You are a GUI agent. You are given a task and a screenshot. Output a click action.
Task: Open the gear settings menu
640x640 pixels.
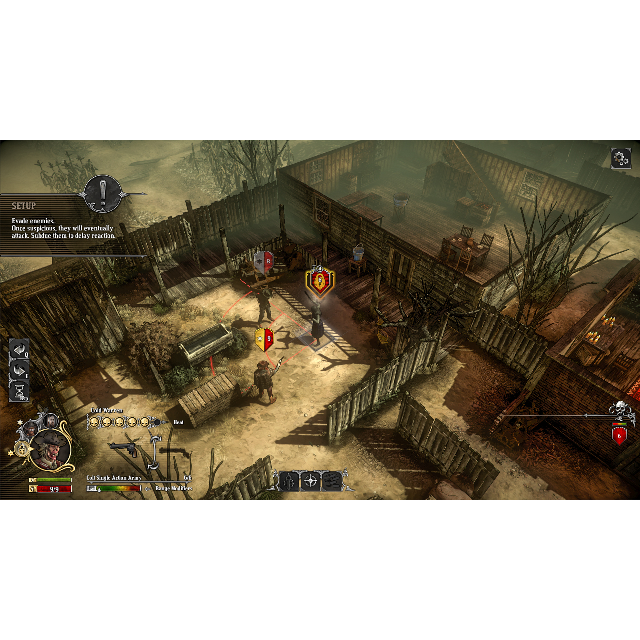[x=620, y=158]
